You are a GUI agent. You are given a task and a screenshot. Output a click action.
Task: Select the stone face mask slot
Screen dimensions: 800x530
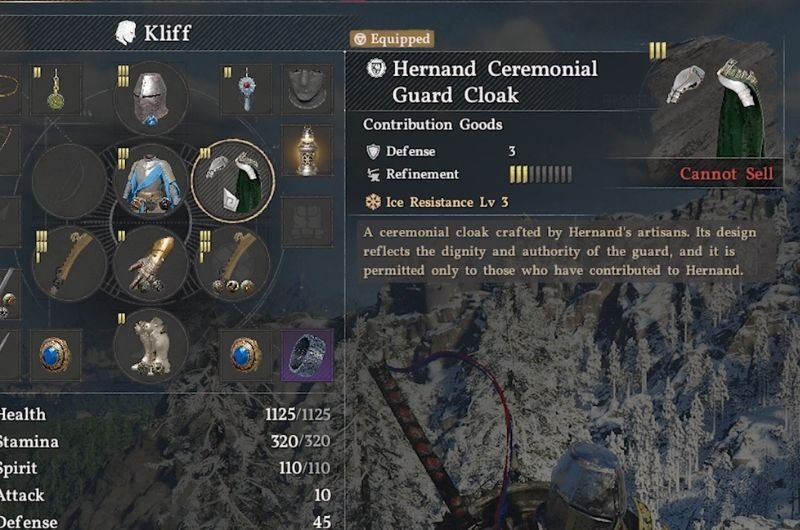[307, 89]
